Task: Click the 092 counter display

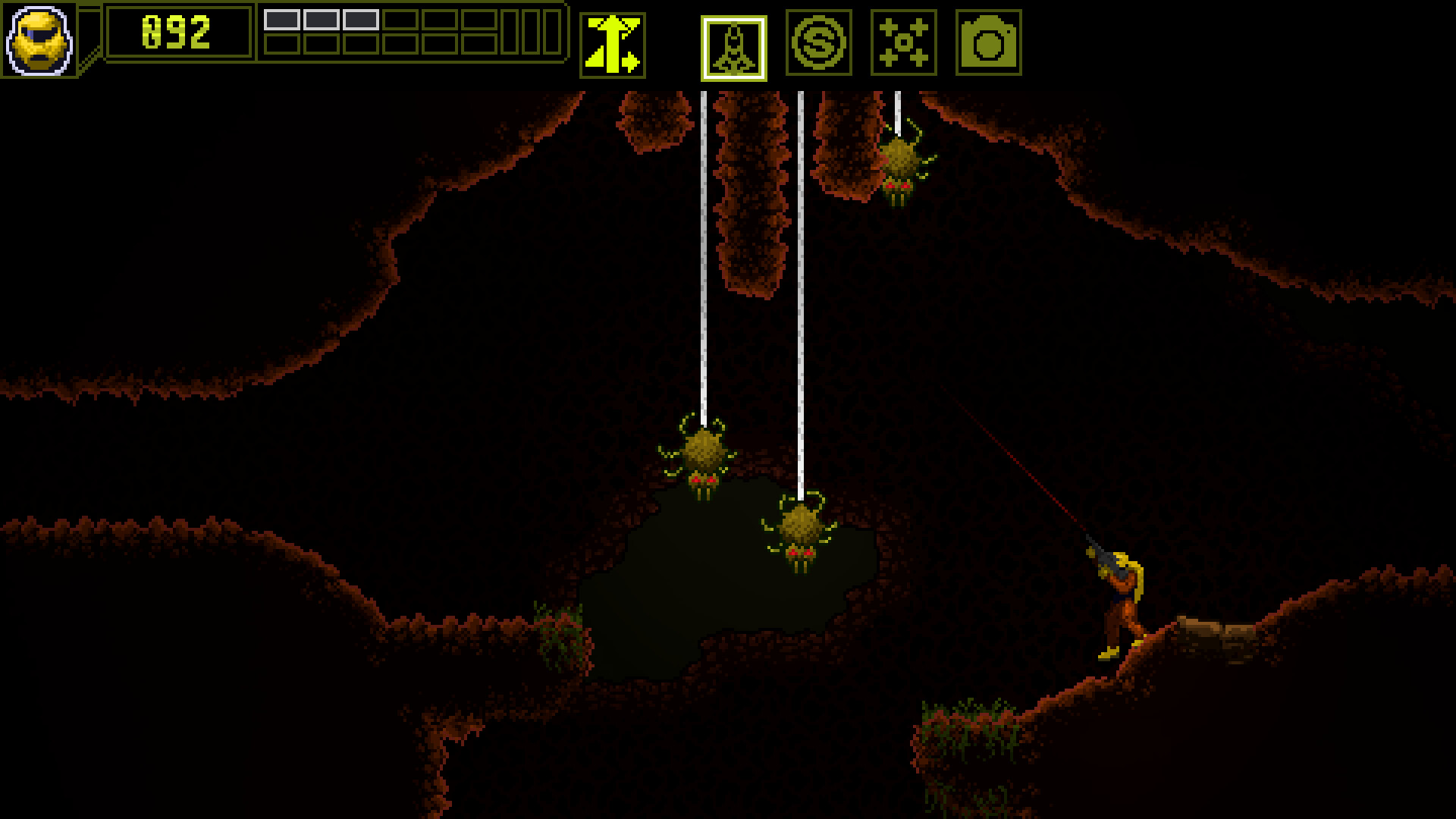Action: point(176,30)
